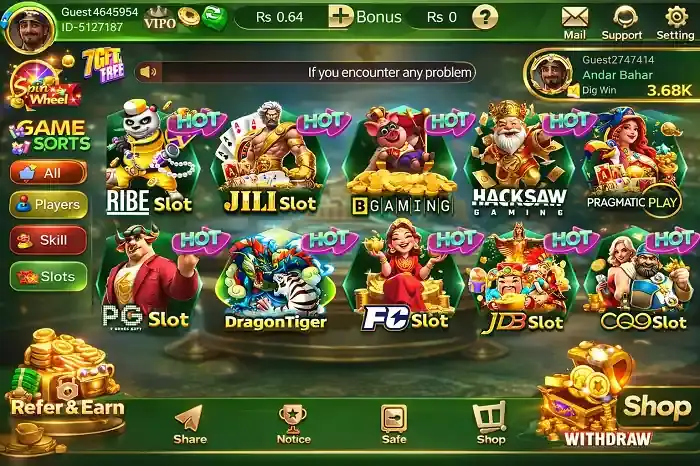
Task: Spin the Spin Wheel
Action: [x=34, y=84]
